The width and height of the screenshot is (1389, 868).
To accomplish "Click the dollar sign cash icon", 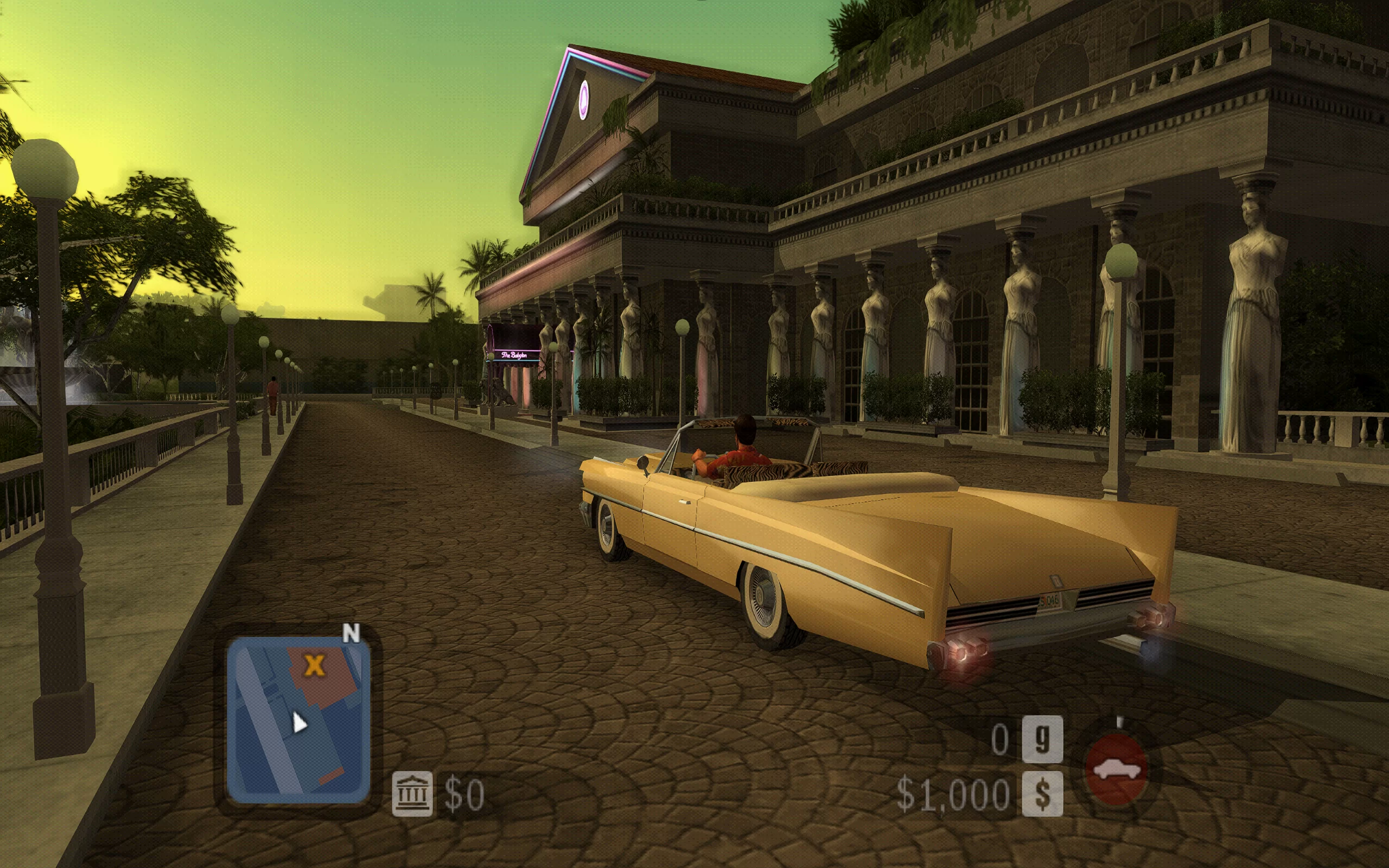I will (1042, 794).
